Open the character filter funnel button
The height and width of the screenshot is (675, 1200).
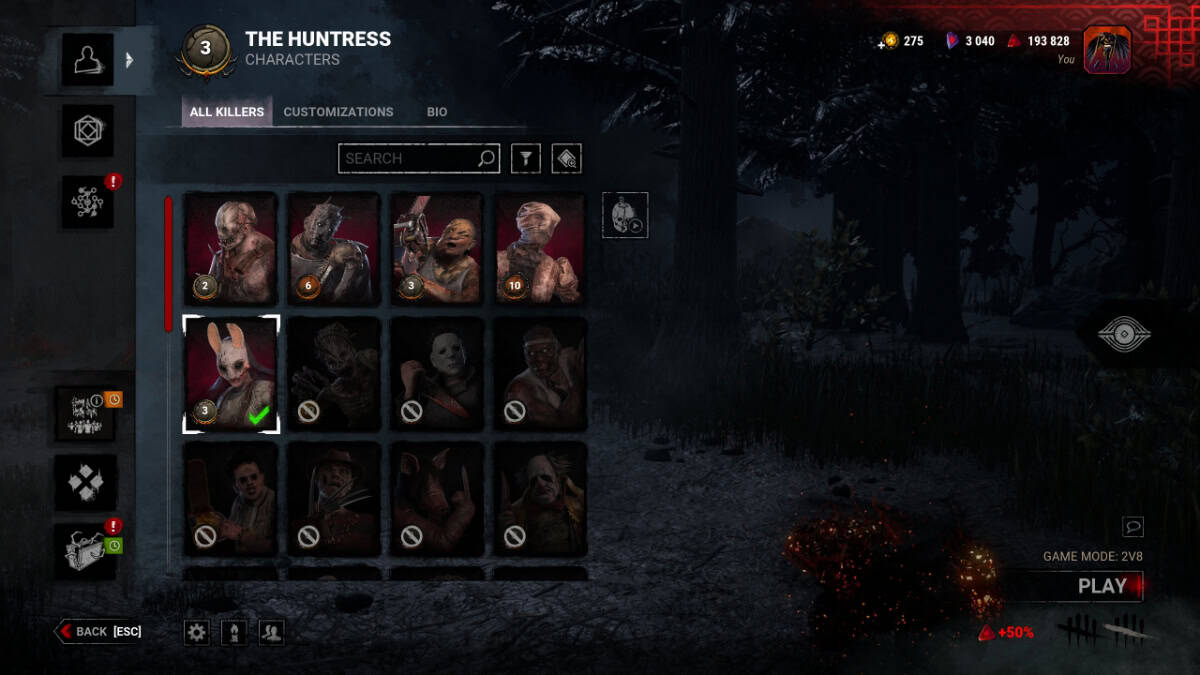(525, 158)
